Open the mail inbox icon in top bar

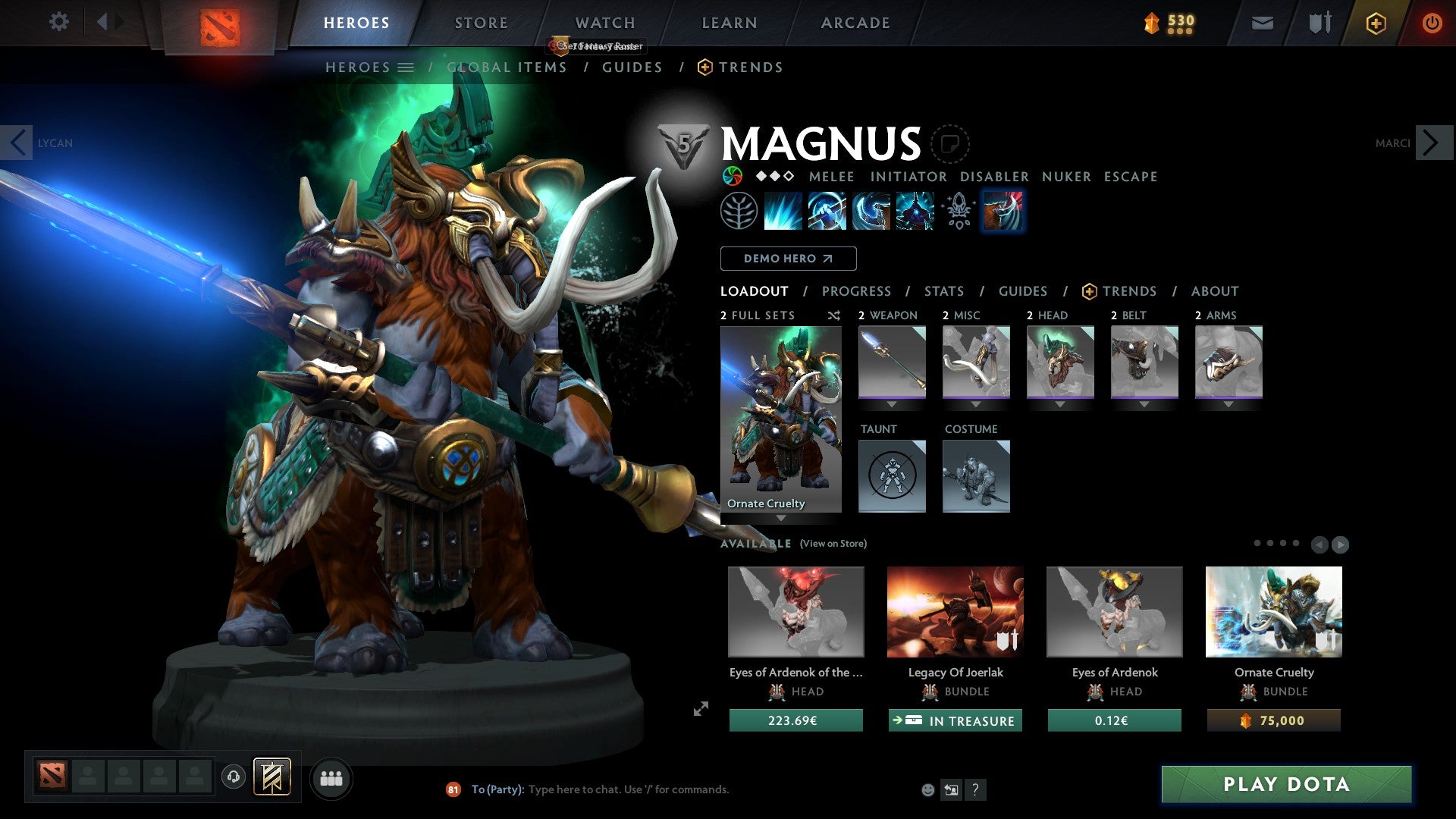point(1261,23)
